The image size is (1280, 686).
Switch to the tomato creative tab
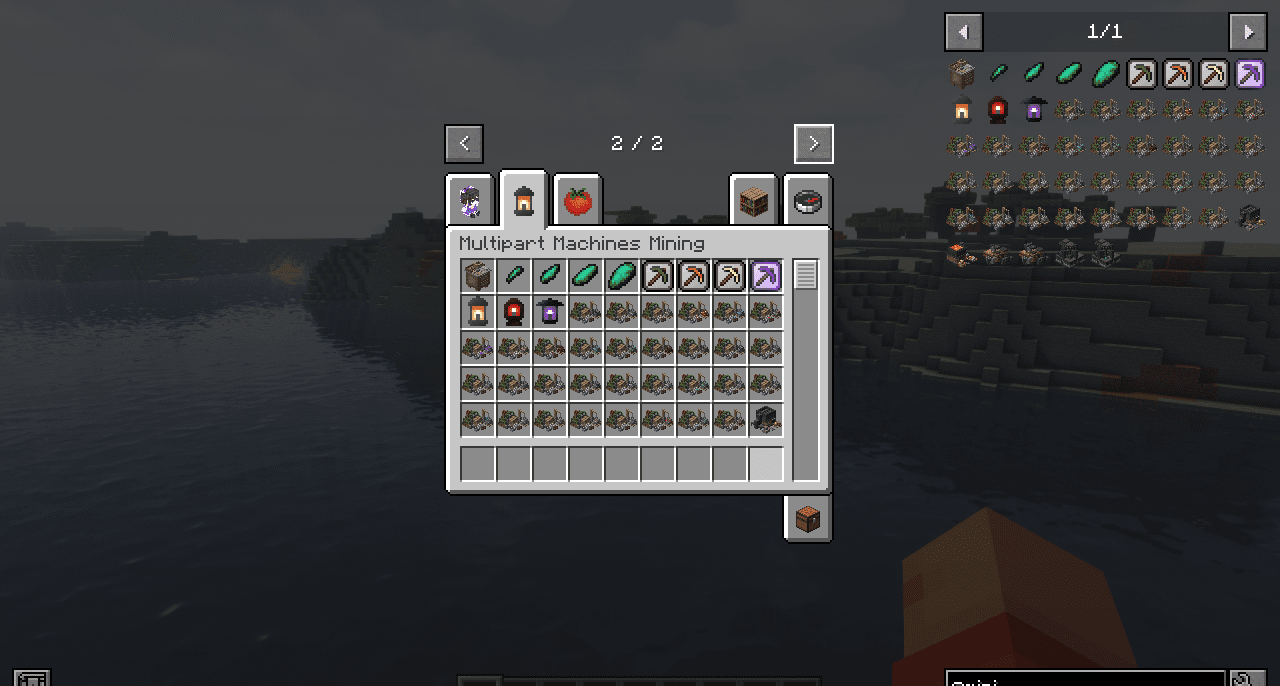[578, 201]
